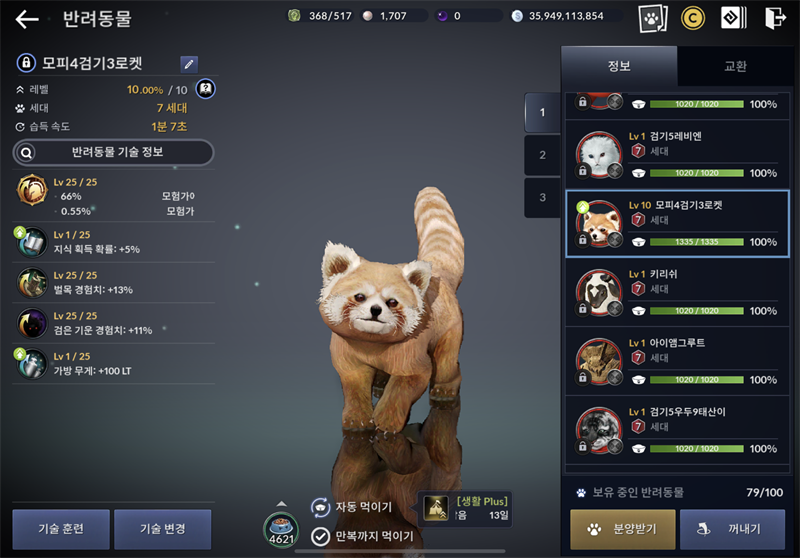Edit the pet name with pencil icon

(189, 64)
